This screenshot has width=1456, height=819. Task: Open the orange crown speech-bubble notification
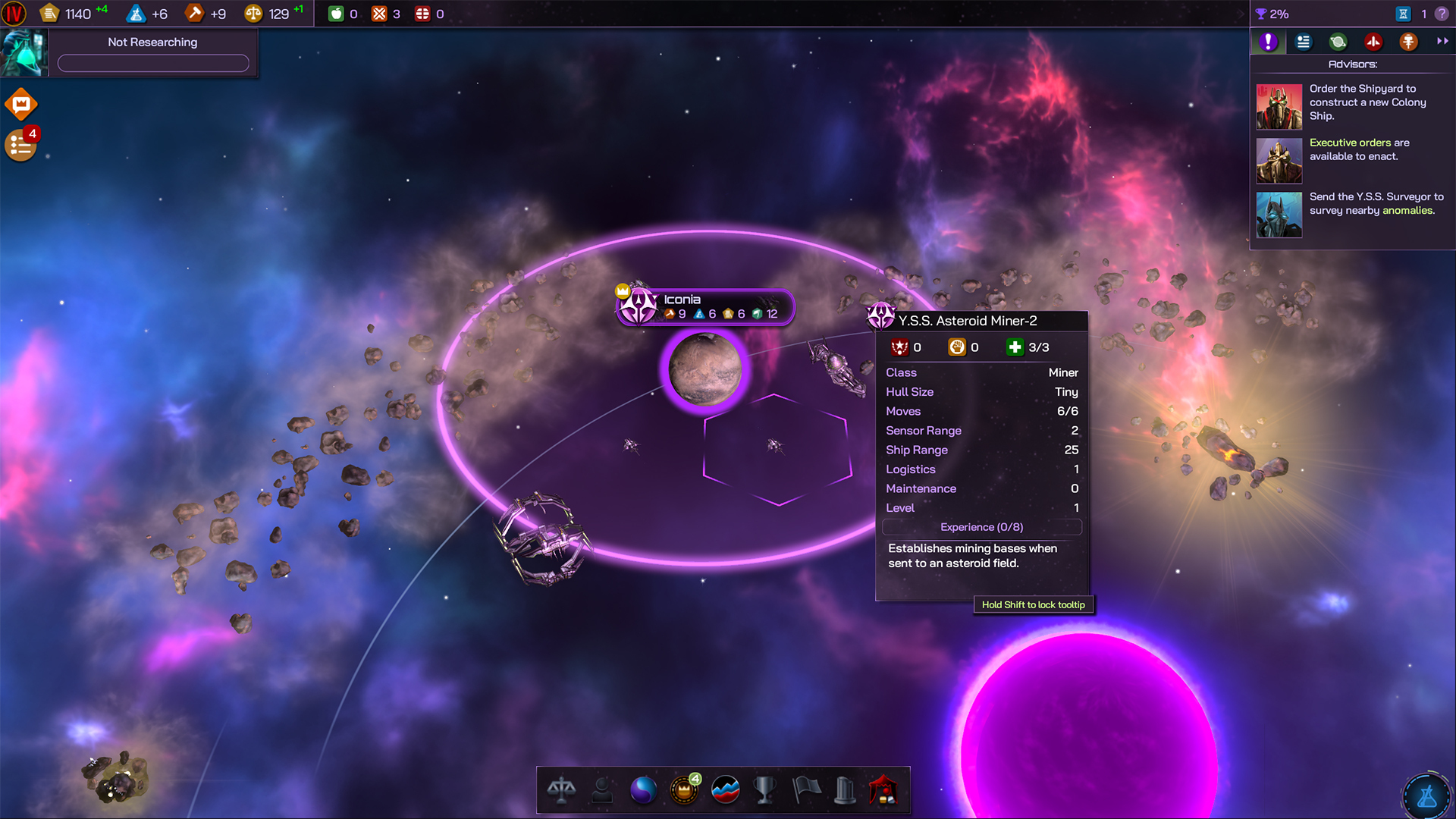pyautogui.click(x=21, y=104)
